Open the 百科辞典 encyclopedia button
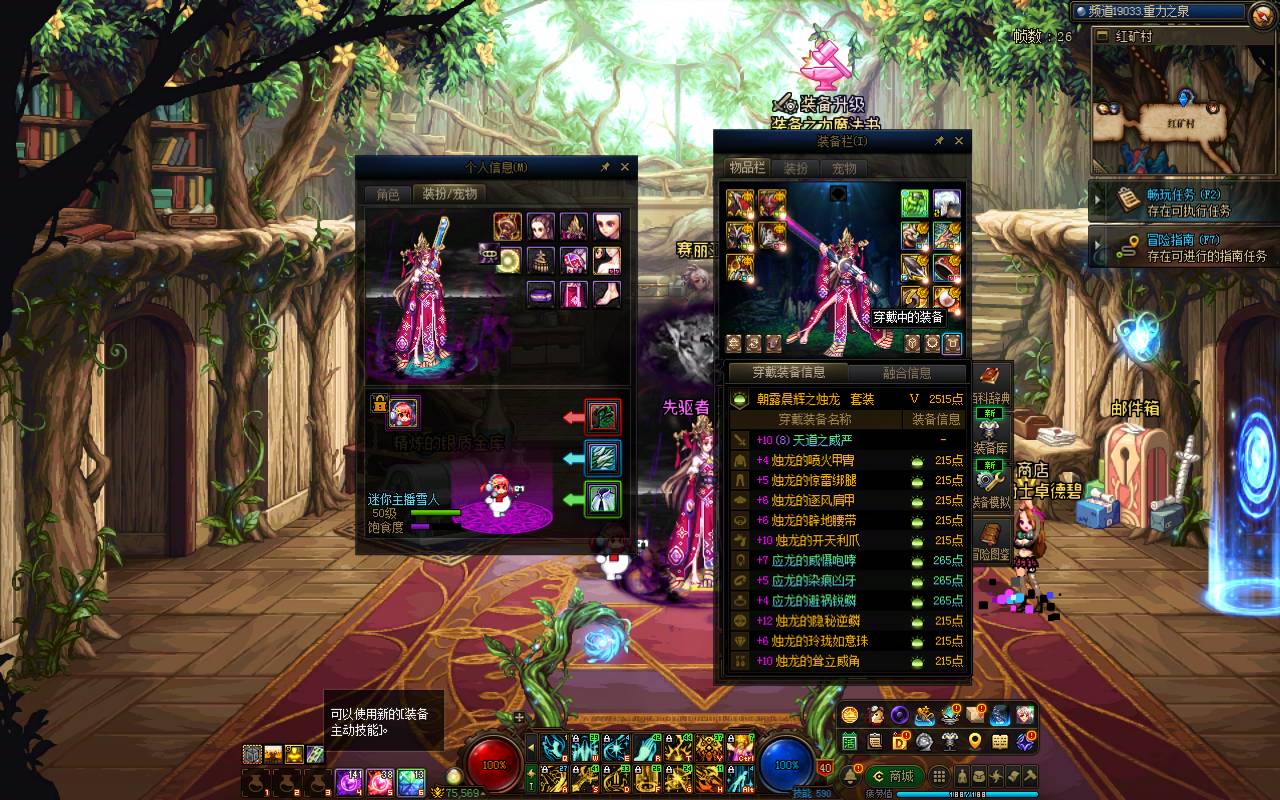 [990, 384]
